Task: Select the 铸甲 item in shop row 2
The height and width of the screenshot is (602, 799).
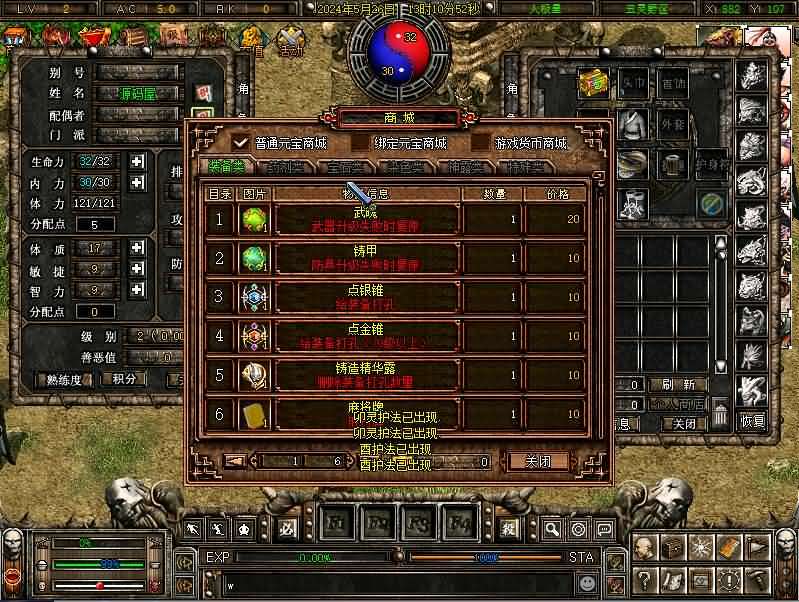Action: pos(365,258)
